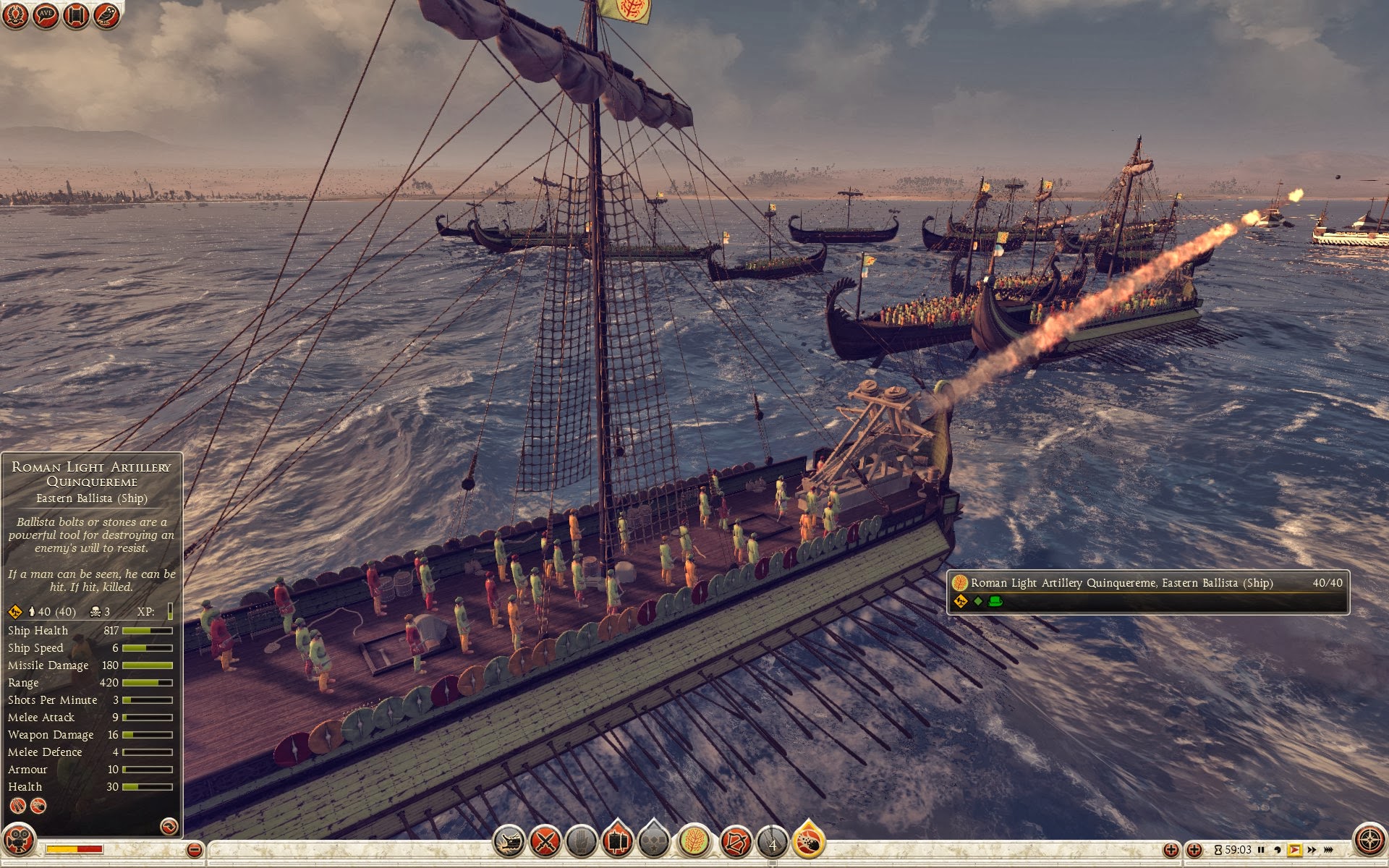Select the green oak leaf unit emblem
This screenshot has height=868, width=1389.
point(694,841)
